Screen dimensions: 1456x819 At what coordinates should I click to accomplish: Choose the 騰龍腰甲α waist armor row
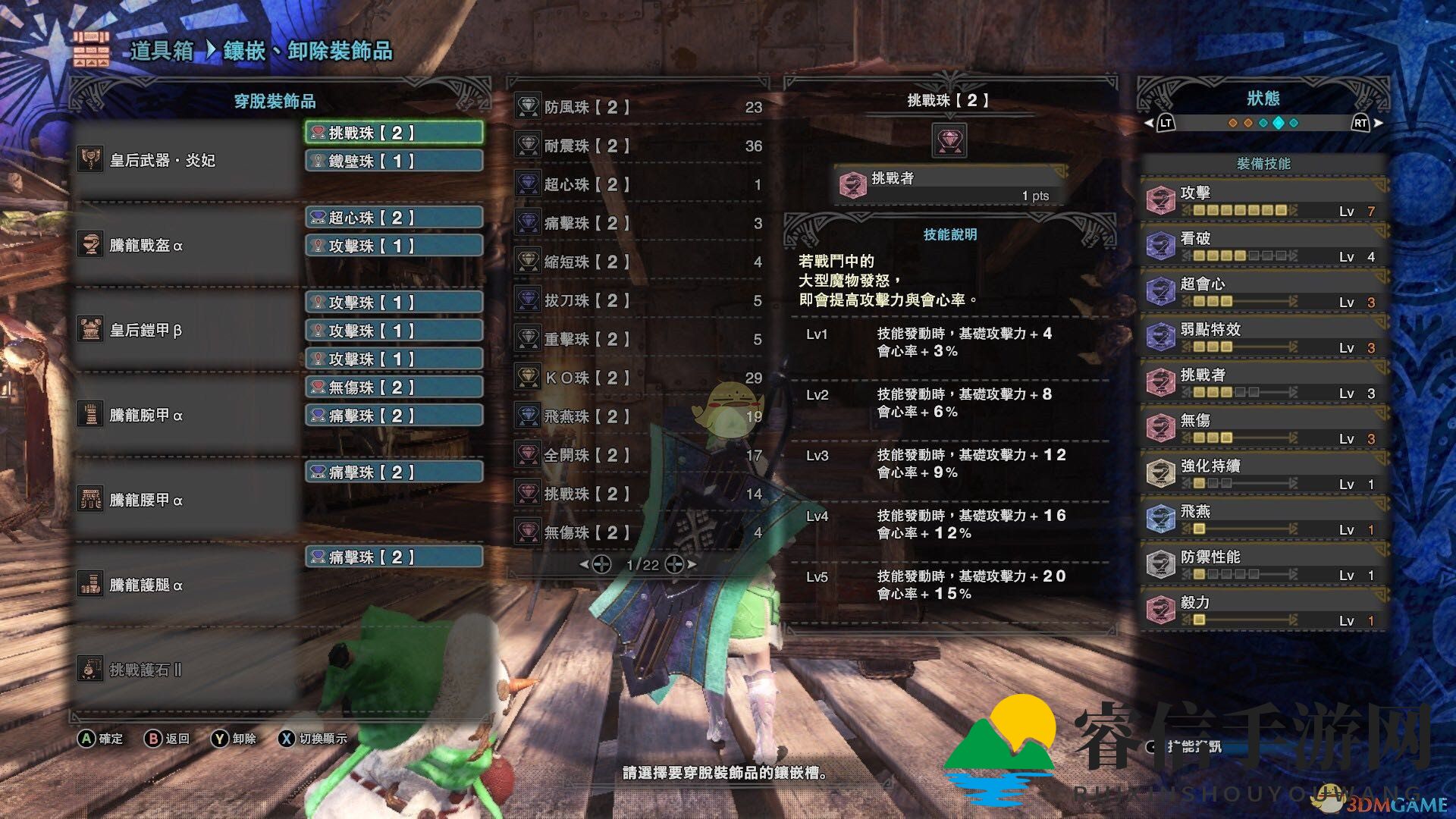[186, 500]
